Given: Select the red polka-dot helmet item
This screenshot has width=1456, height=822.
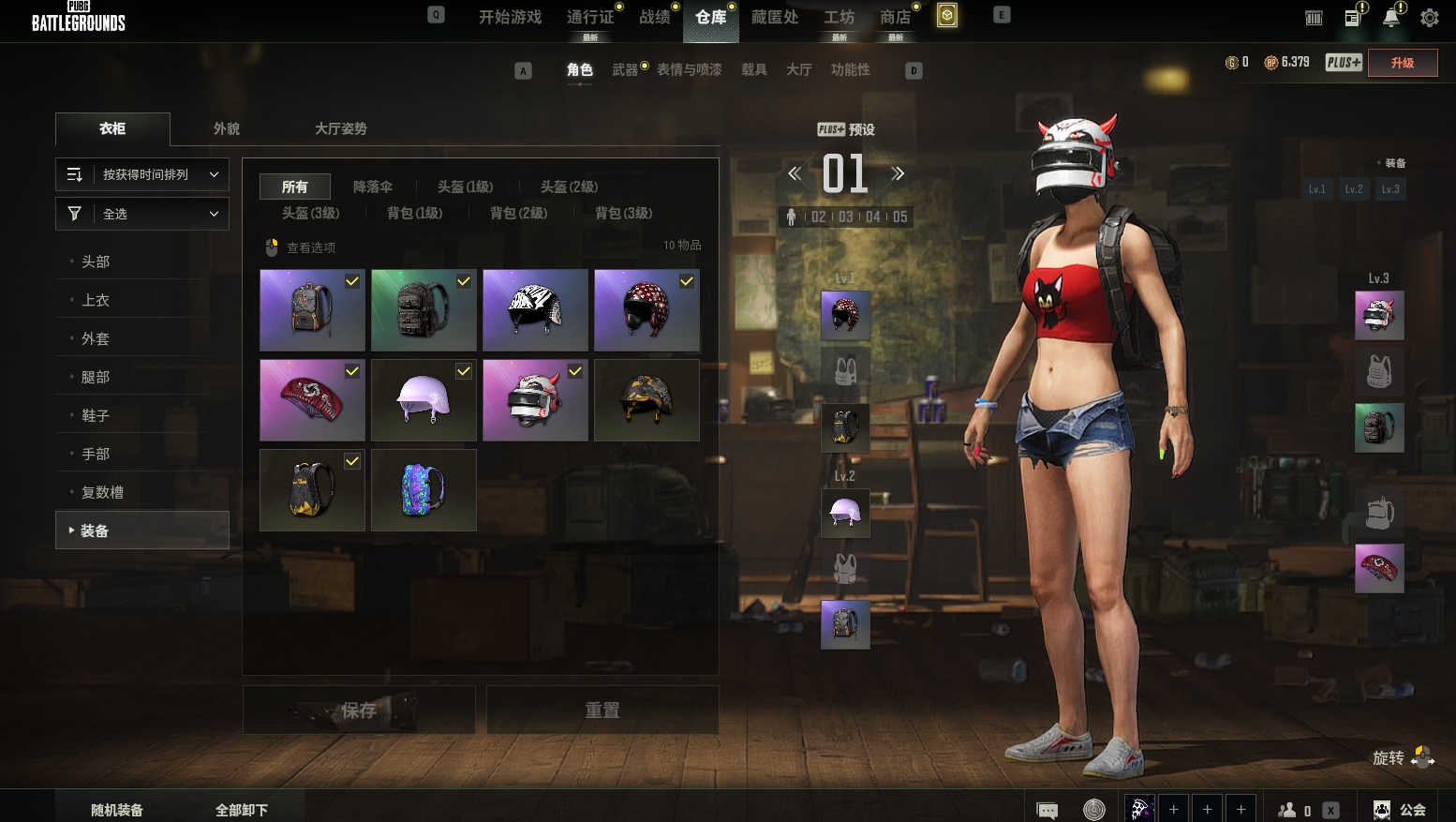Looking at the screenshot, I should pyautogui.click(x=646, y=310).
